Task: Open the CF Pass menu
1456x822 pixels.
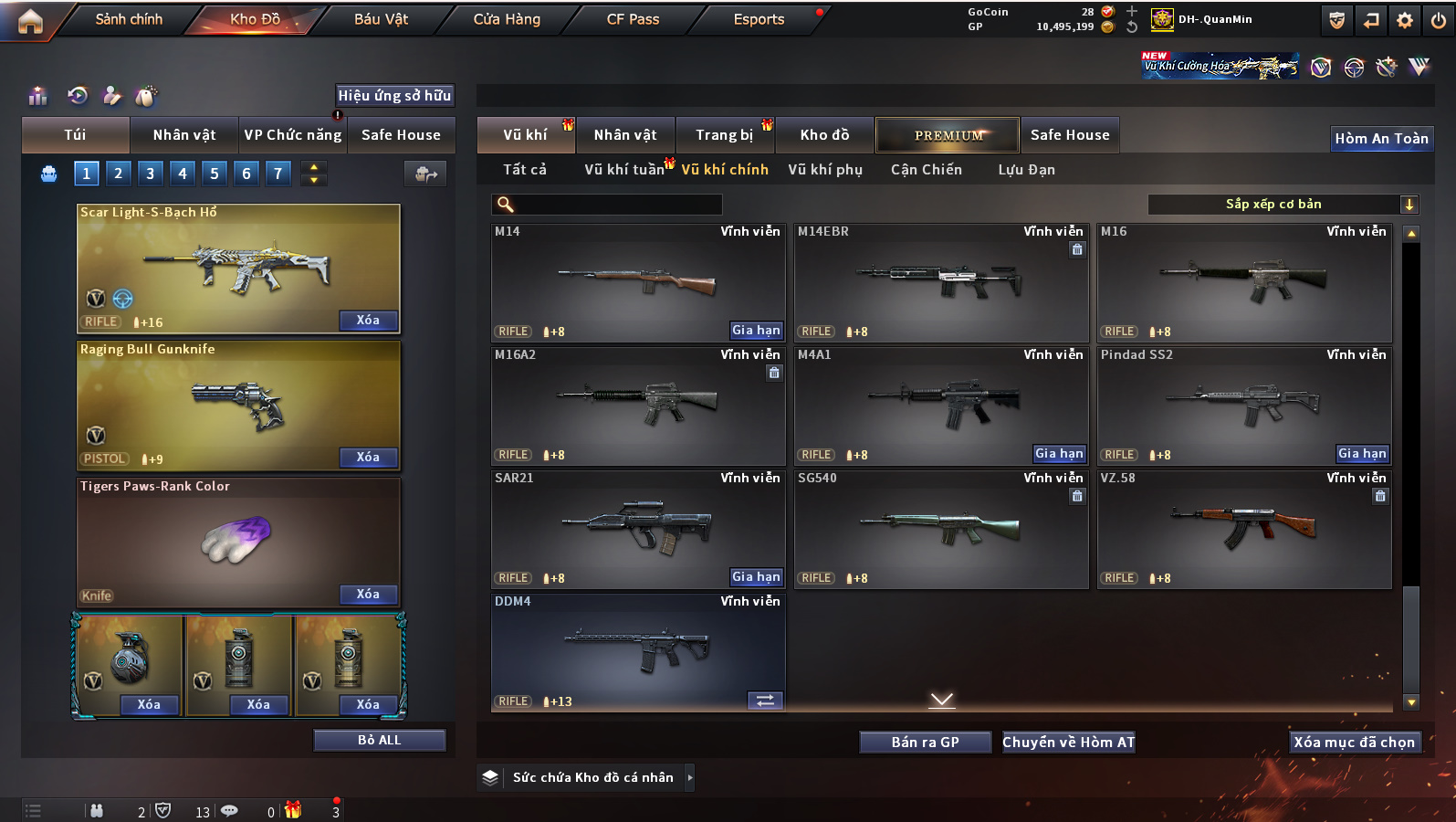Action: coord(633,19)
